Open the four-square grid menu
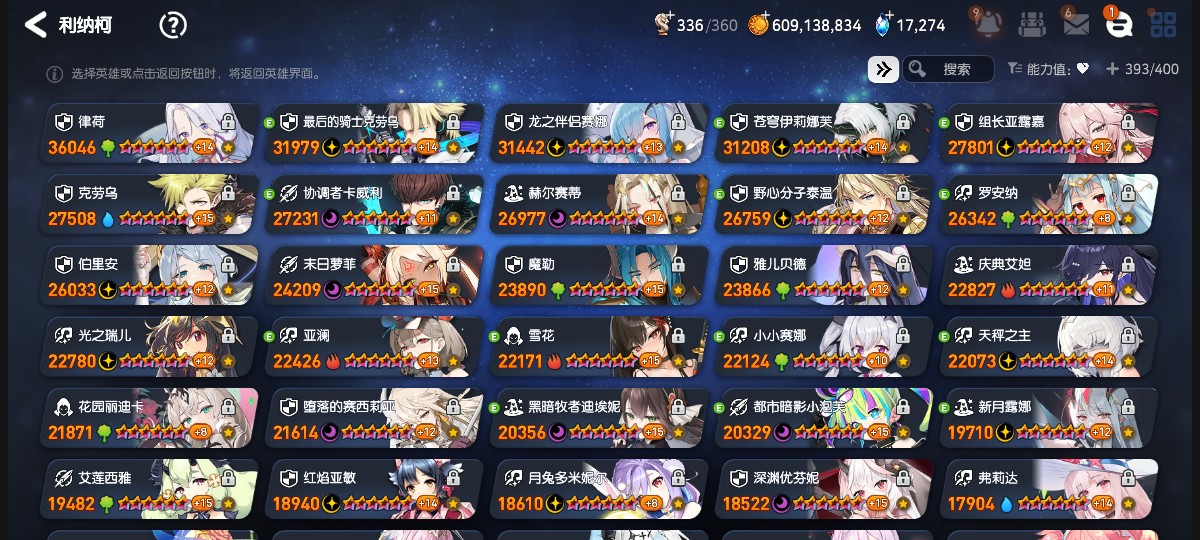 pyautogui.click(x=1163, y=25)
